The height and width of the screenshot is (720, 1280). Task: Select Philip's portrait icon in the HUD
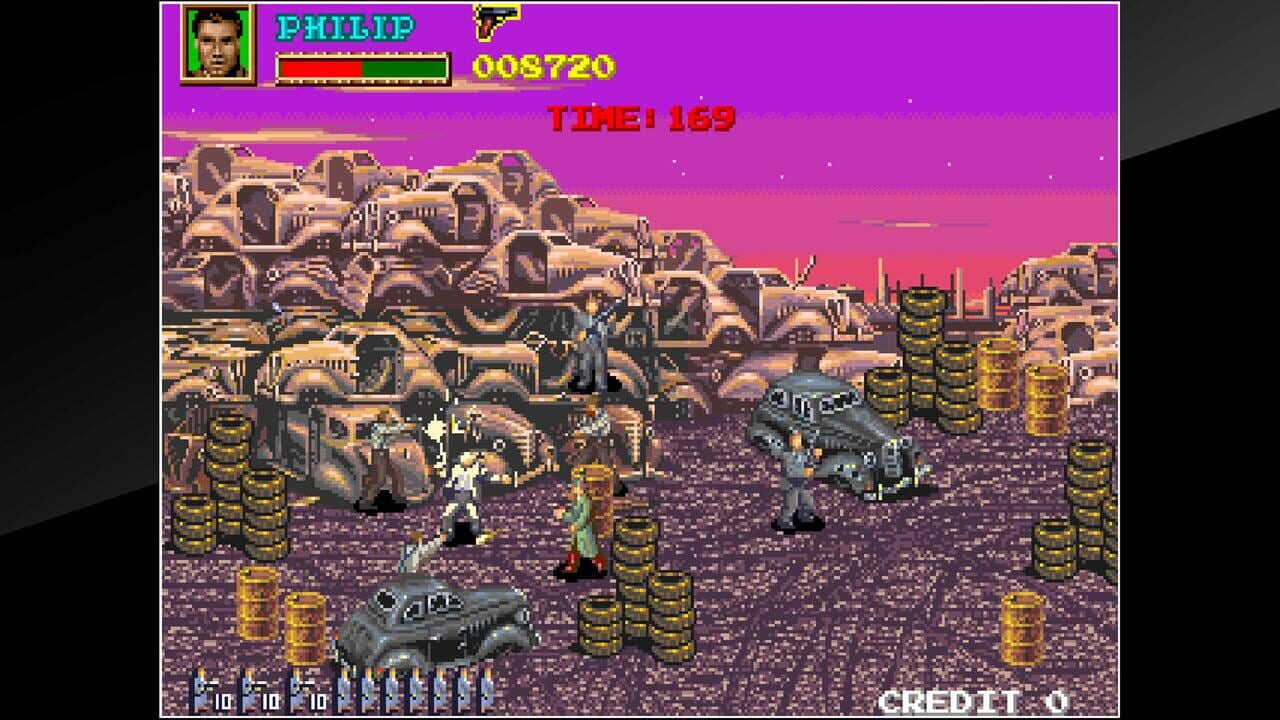pos(218,45)
